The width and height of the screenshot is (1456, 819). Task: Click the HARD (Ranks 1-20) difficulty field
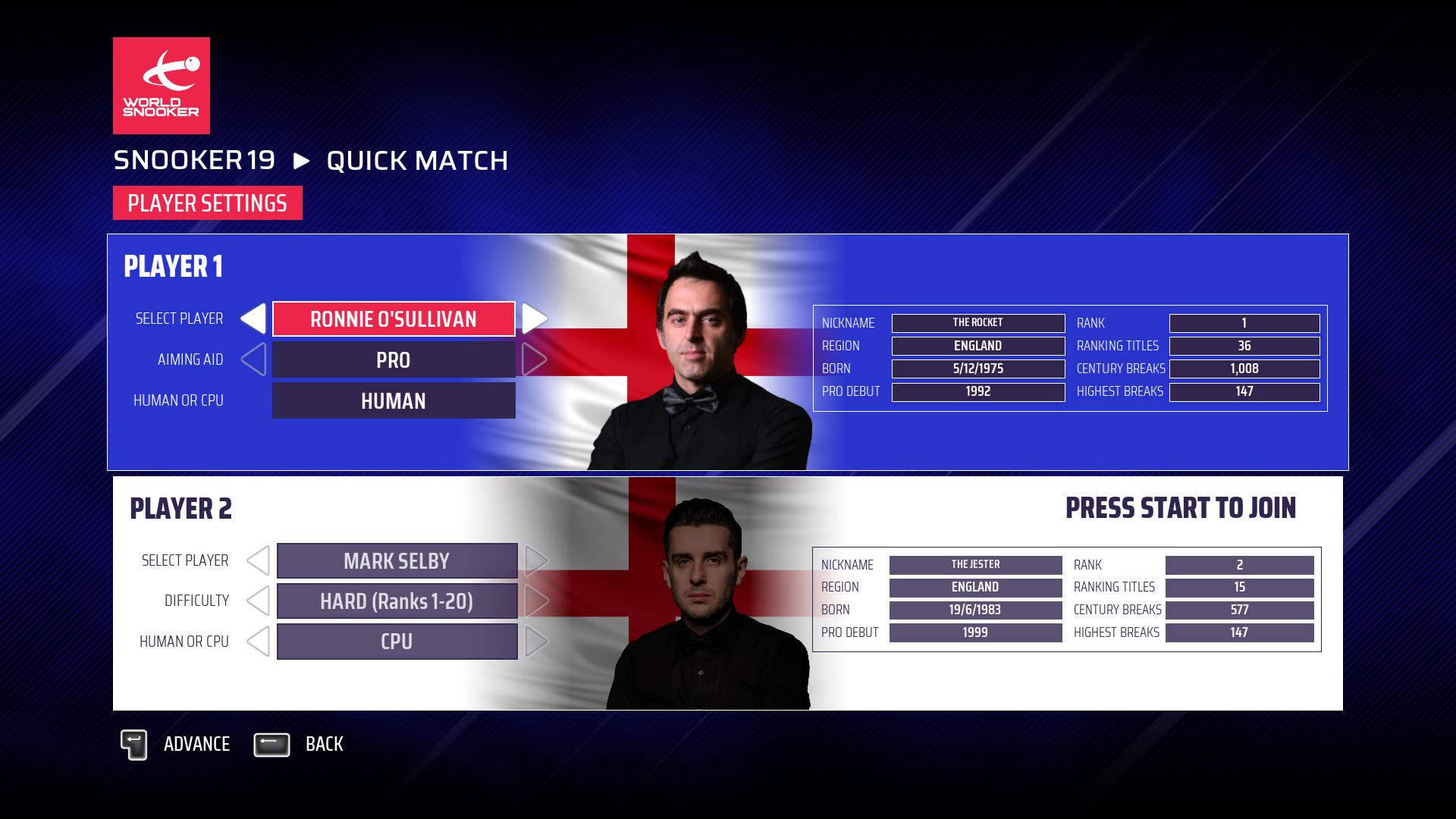coord(397,601)
